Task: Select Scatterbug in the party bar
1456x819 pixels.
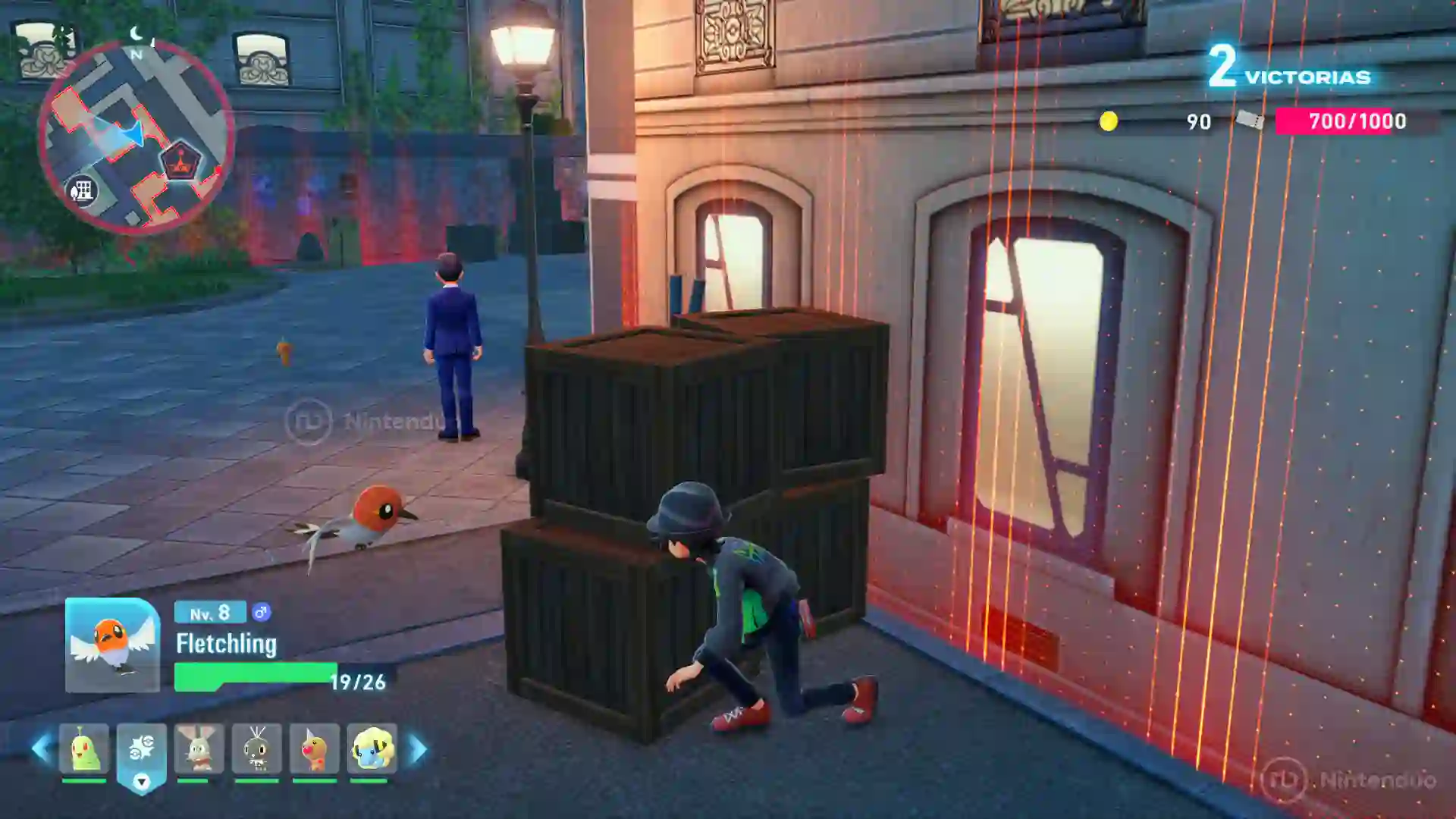Action: [256, 747]
